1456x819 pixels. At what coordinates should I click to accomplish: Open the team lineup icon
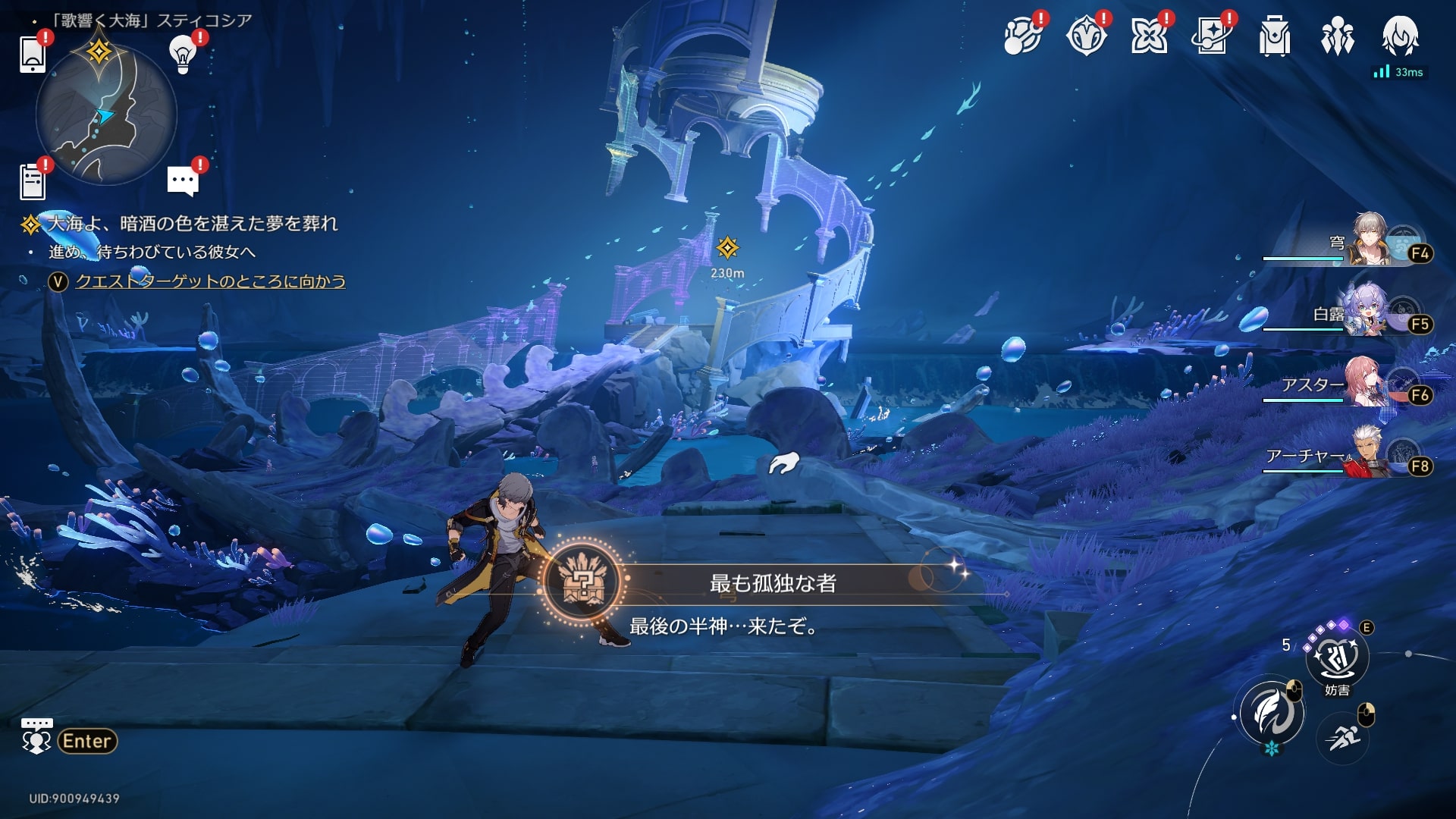(1337, 36)
